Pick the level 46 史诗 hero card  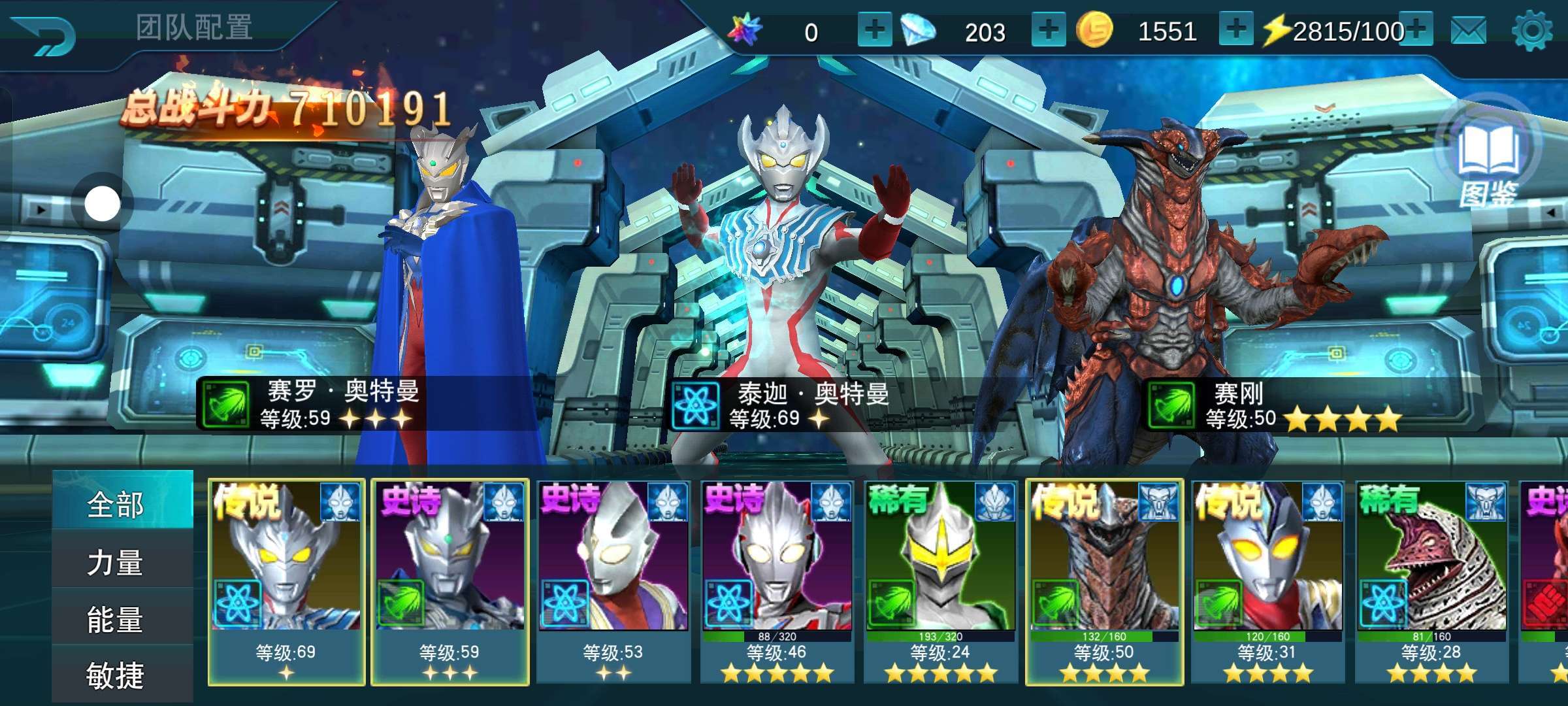point(777,582)
